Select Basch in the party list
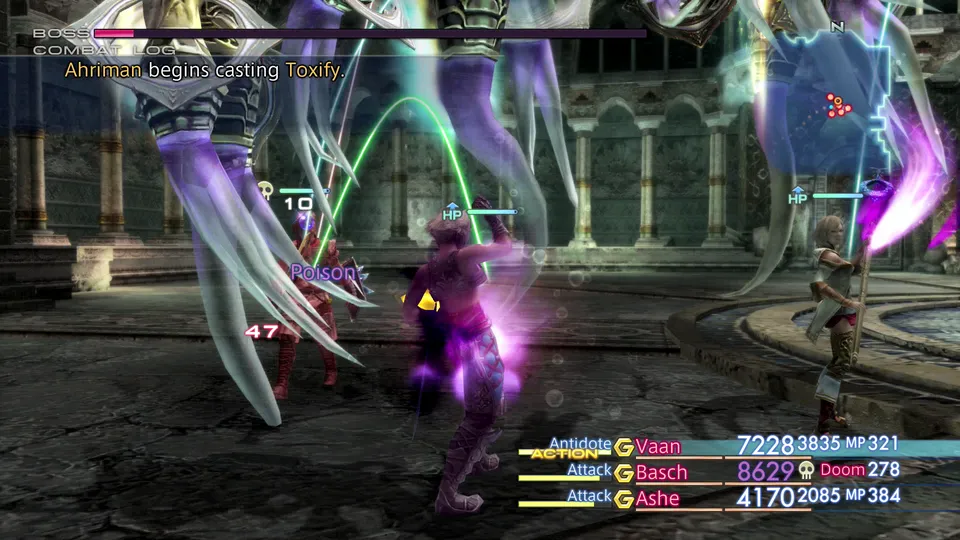 click(x=661, y=472)
